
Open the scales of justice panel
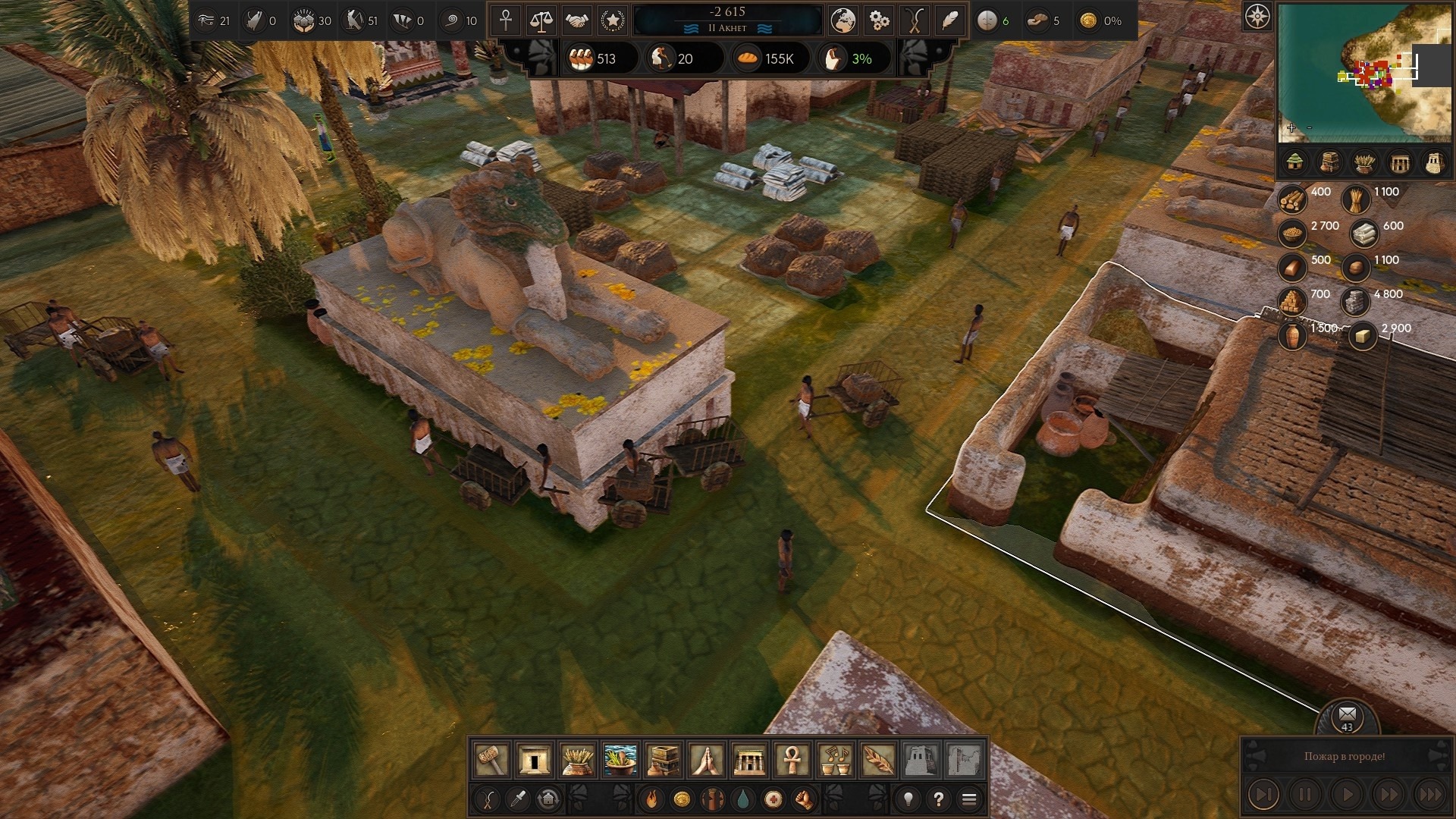click(x=541, y=20)
